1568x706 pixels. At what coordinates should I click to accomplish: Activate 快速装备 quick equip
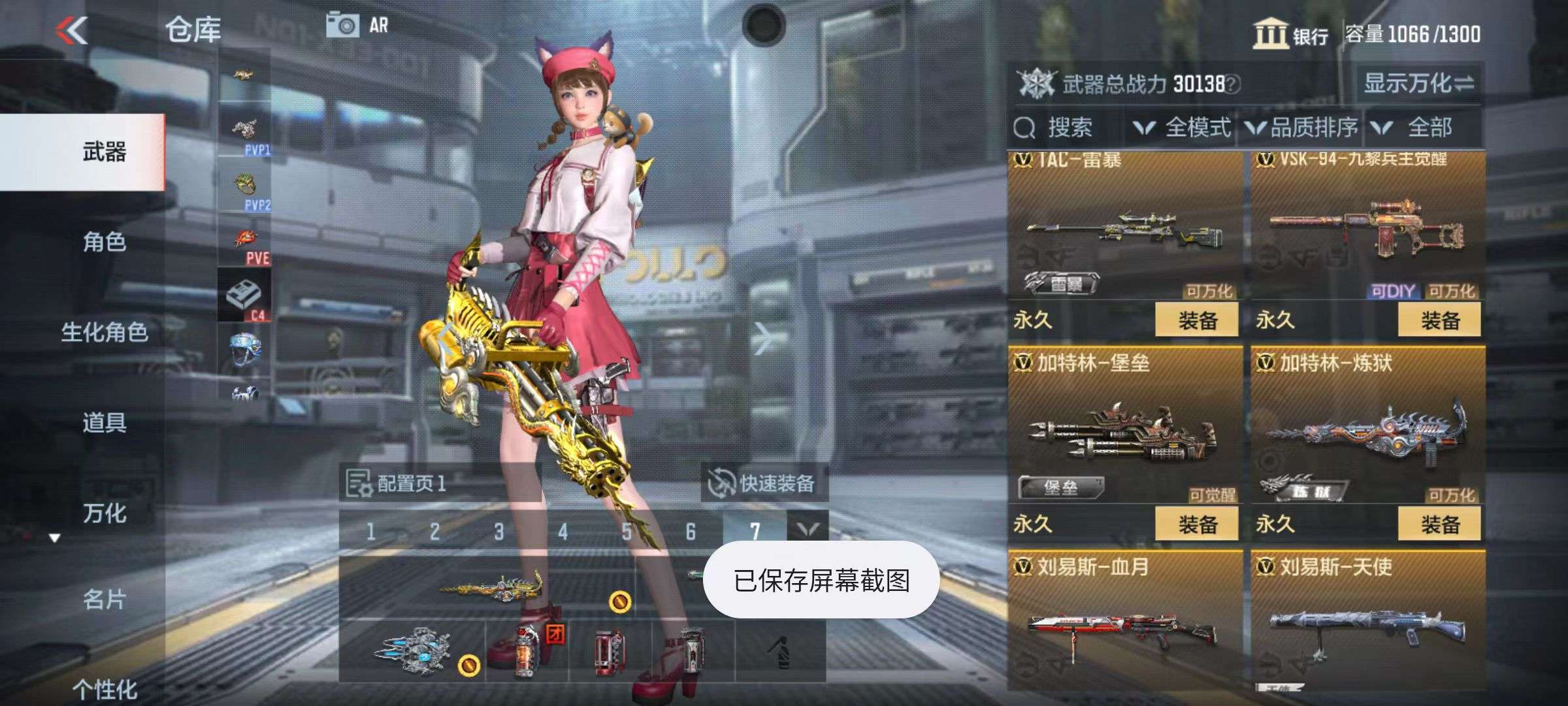click(x=763, y=484)
